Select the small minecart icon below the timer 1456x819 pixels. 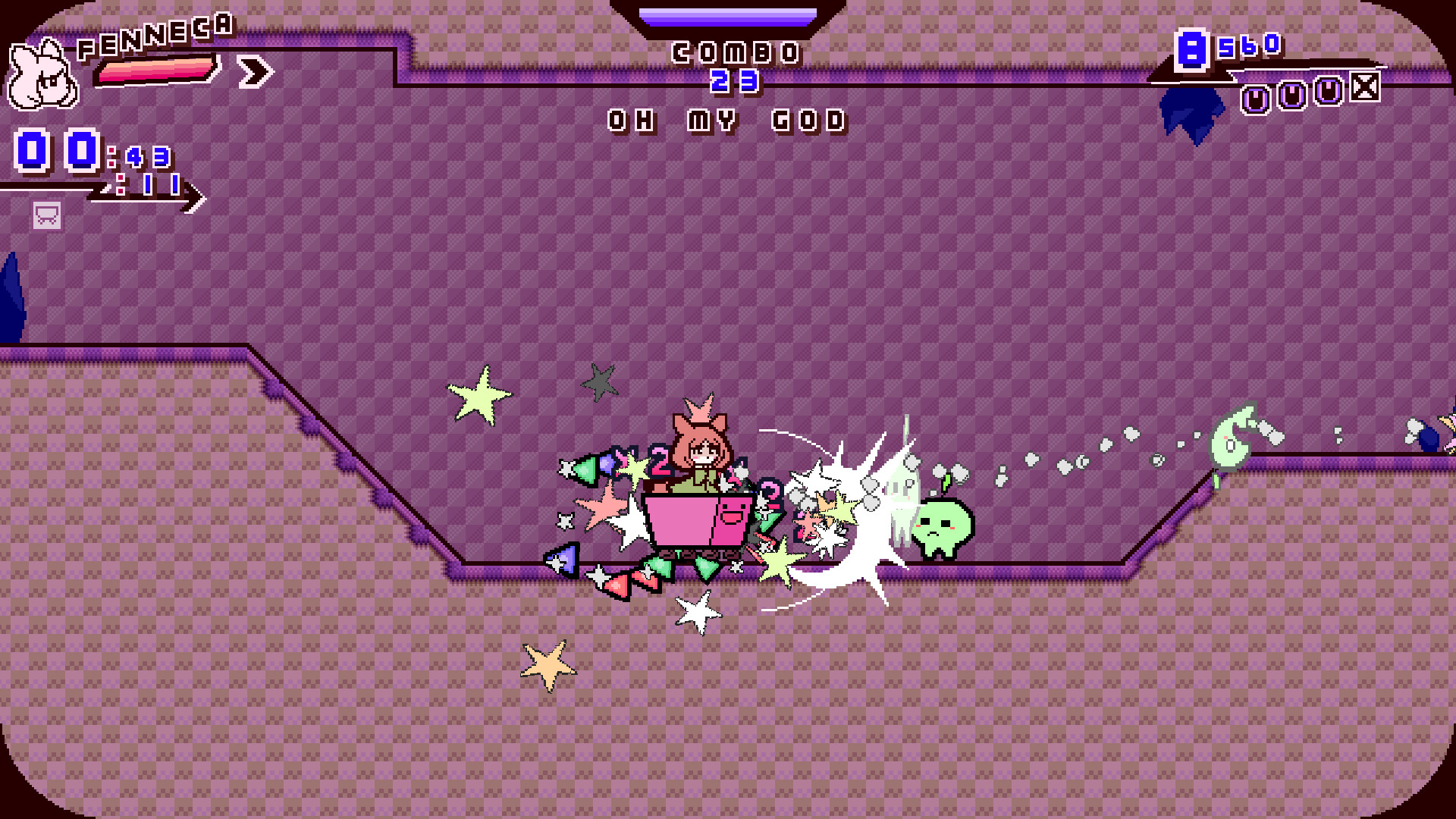point(45,216)
